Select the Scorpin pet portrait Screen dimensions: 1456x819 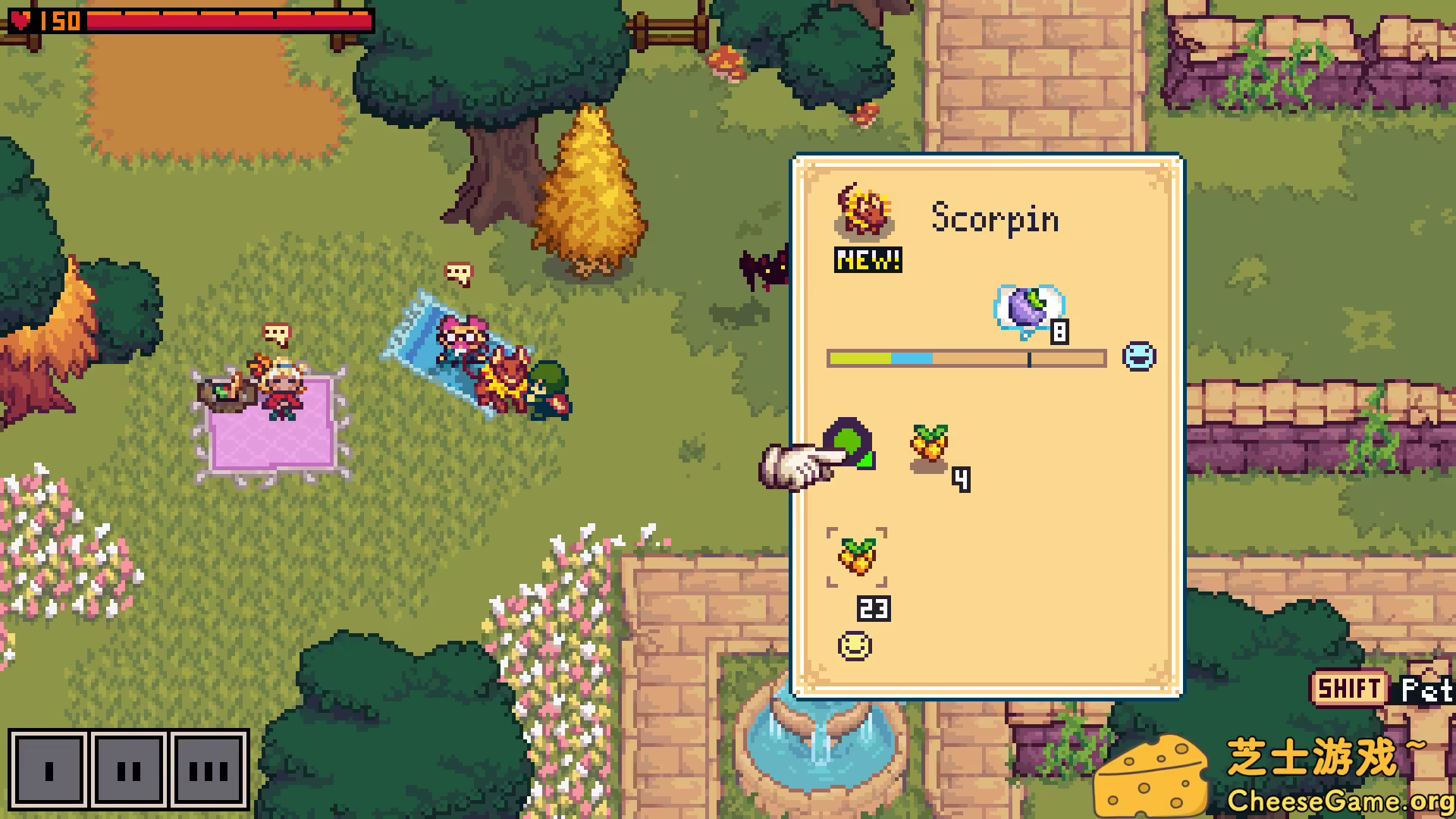pos(864,210)
